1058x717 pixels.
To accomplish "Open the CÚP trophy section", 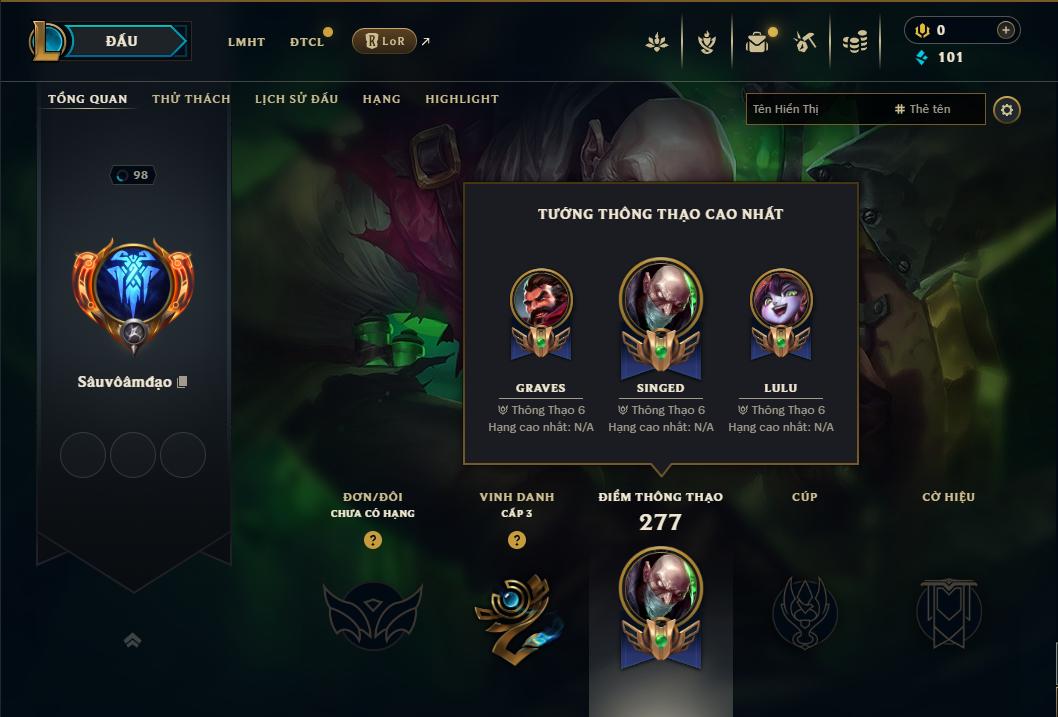I will (804, 610).
